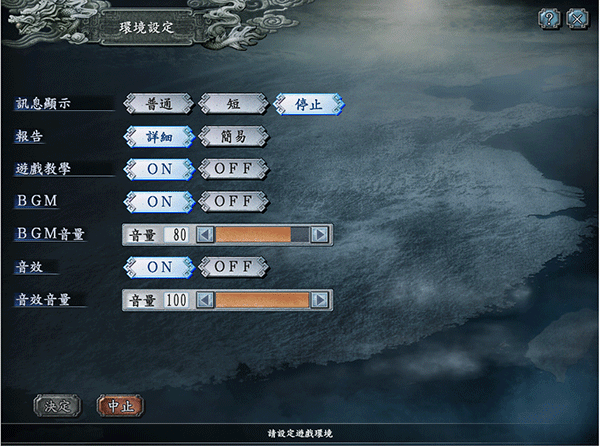Decrease BGM volume with left arrow

[205, 234]
